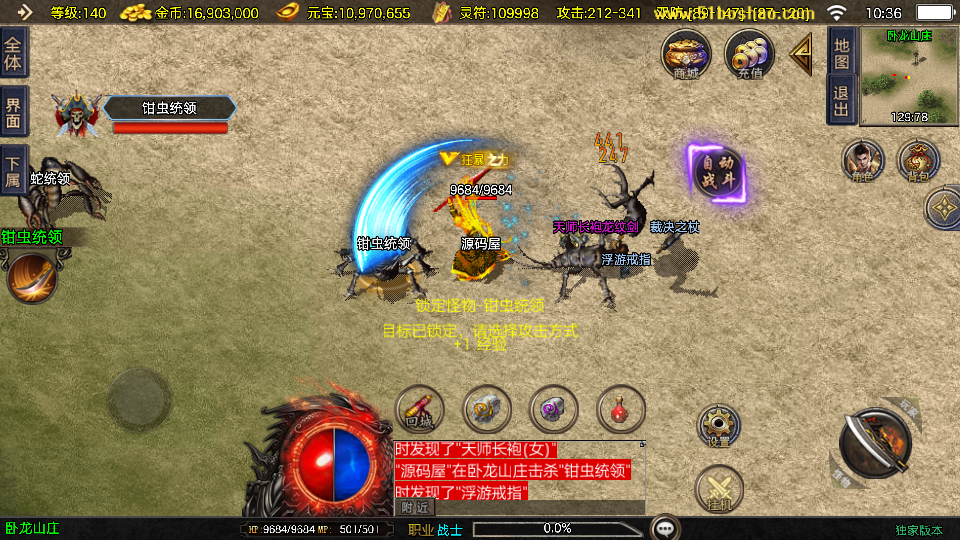The width and height of the screenshot is (960, 540).
Task: Drink the red health potion
Action: (x=621, y=409)
